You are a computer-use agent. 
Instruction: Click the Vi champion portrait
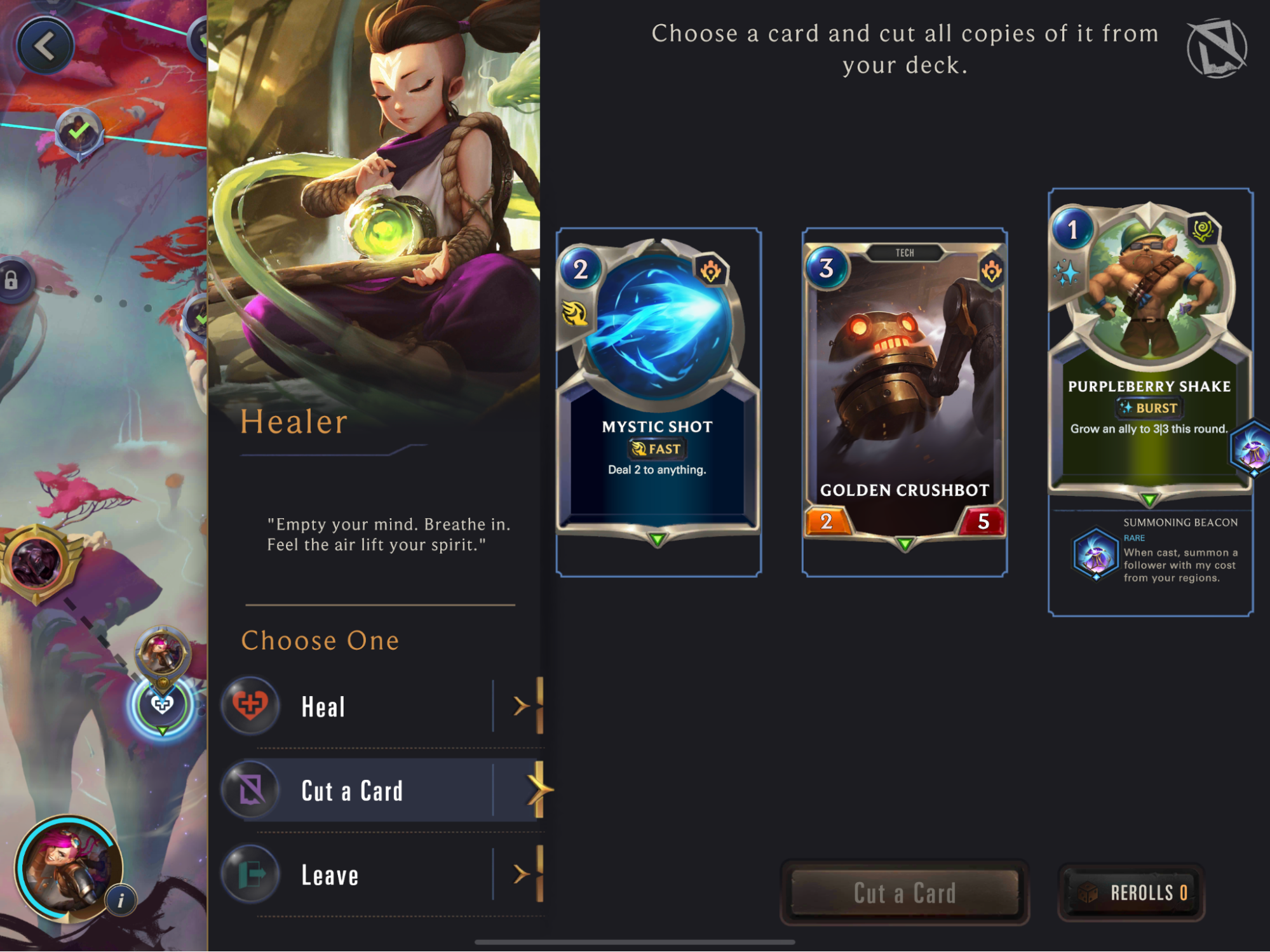(x=67, y=867)
